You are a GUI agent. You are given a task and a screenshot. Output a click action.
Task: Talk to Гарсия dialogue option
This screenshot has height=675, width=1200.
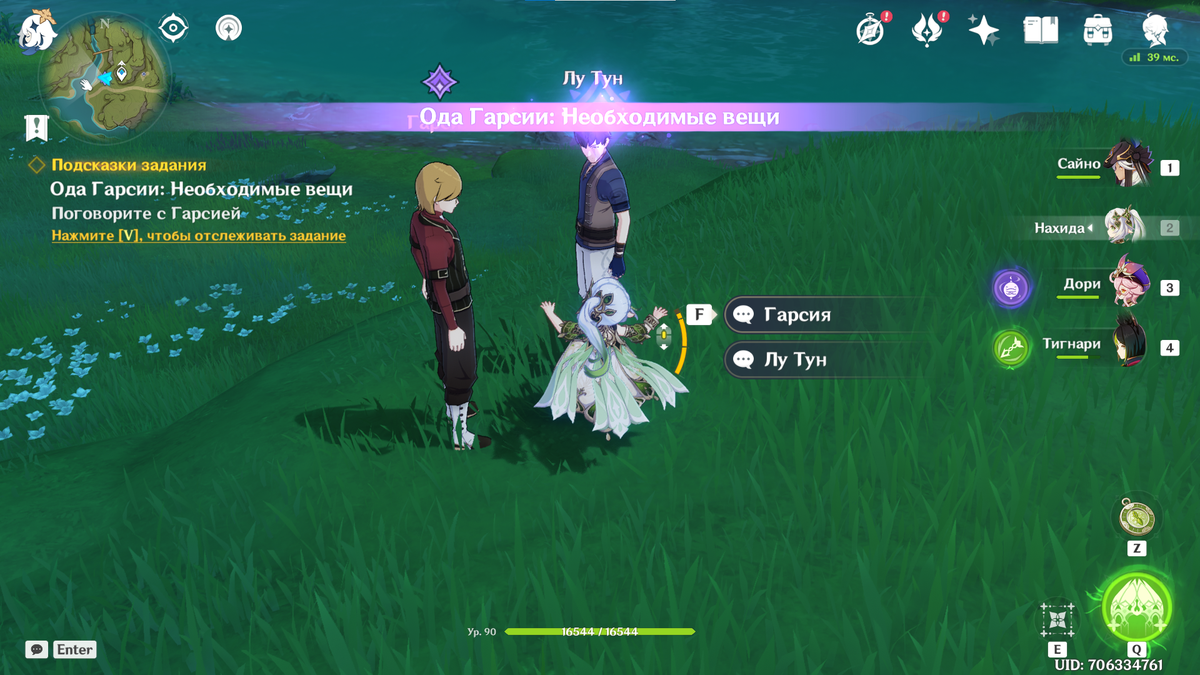[x=796, y=315]
